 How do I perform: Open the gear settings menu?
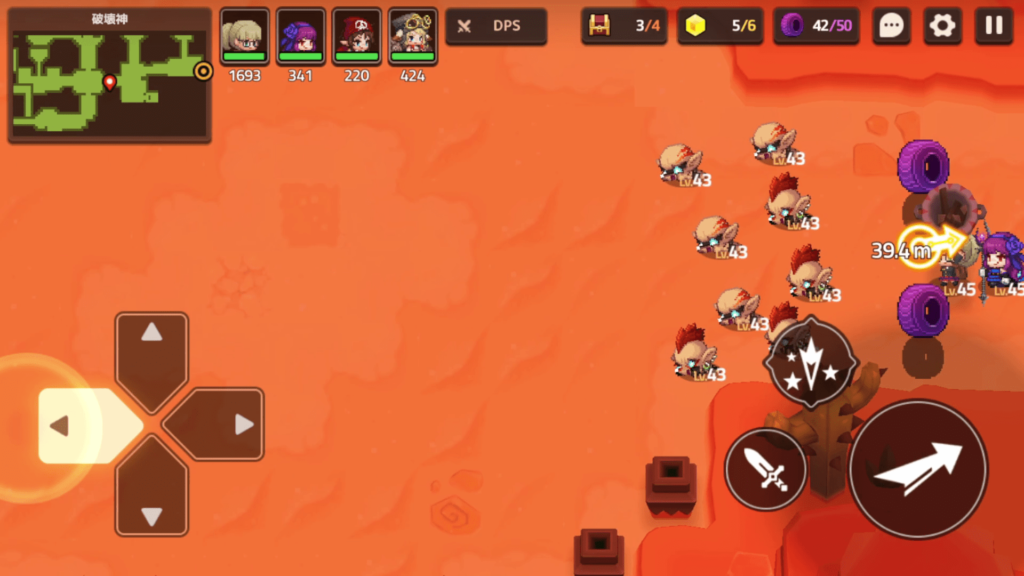(942, 26)
